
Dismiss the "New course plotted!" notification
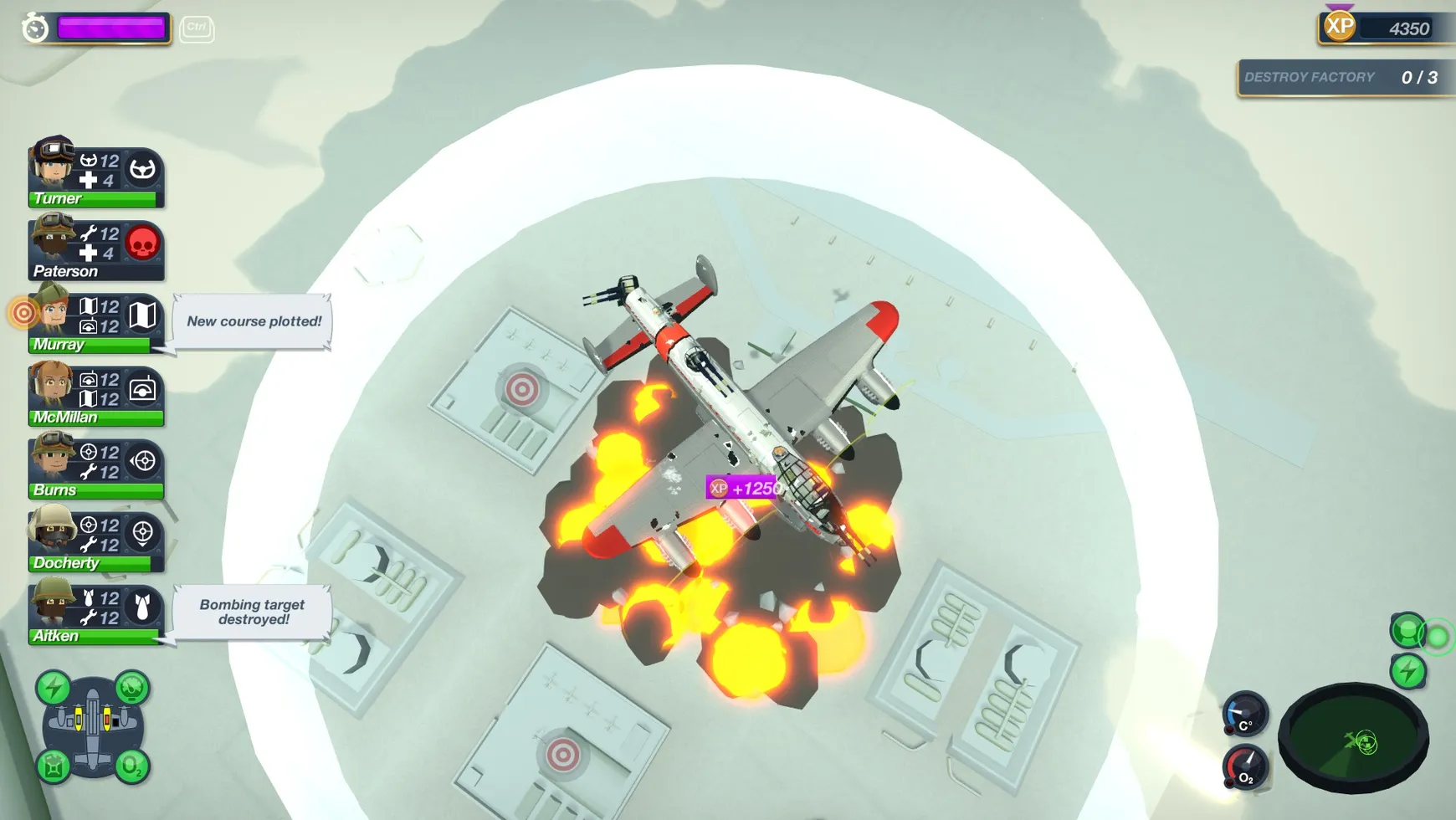(x=253, y=321)
